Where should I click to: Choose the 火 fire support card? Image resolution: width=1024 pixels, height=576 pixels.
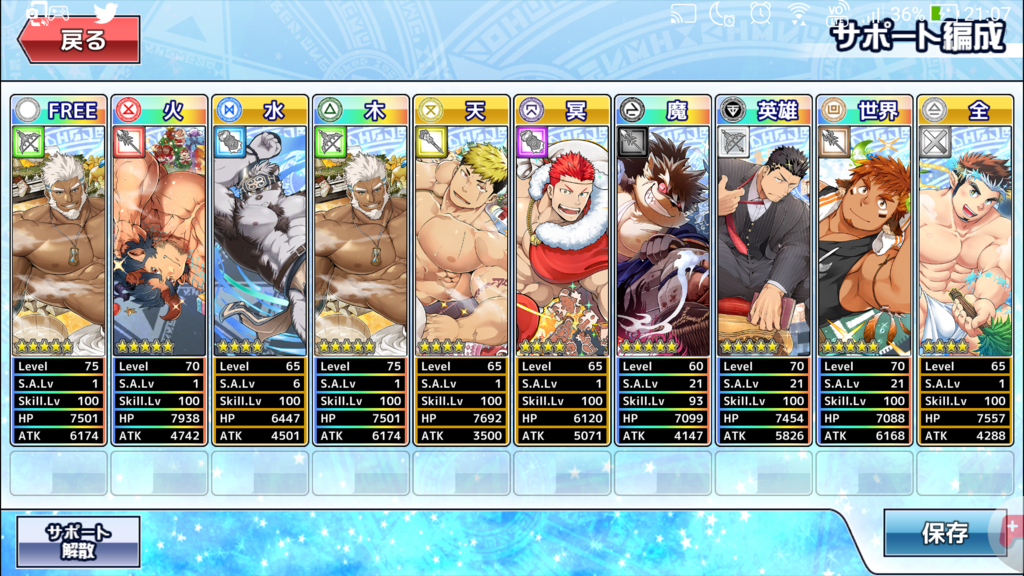160,270
